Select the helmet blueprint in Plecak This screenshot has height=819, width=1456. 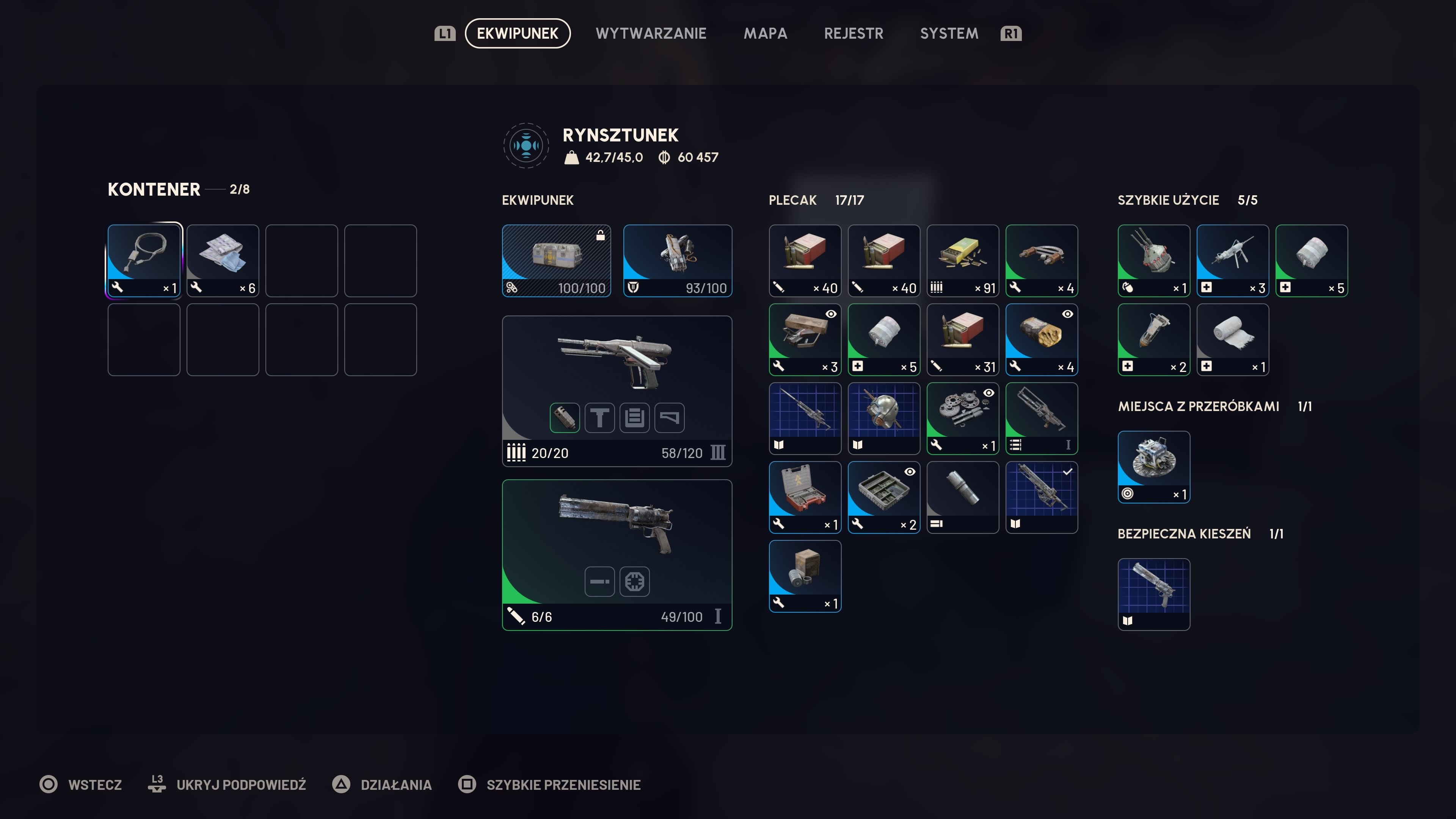883,418
